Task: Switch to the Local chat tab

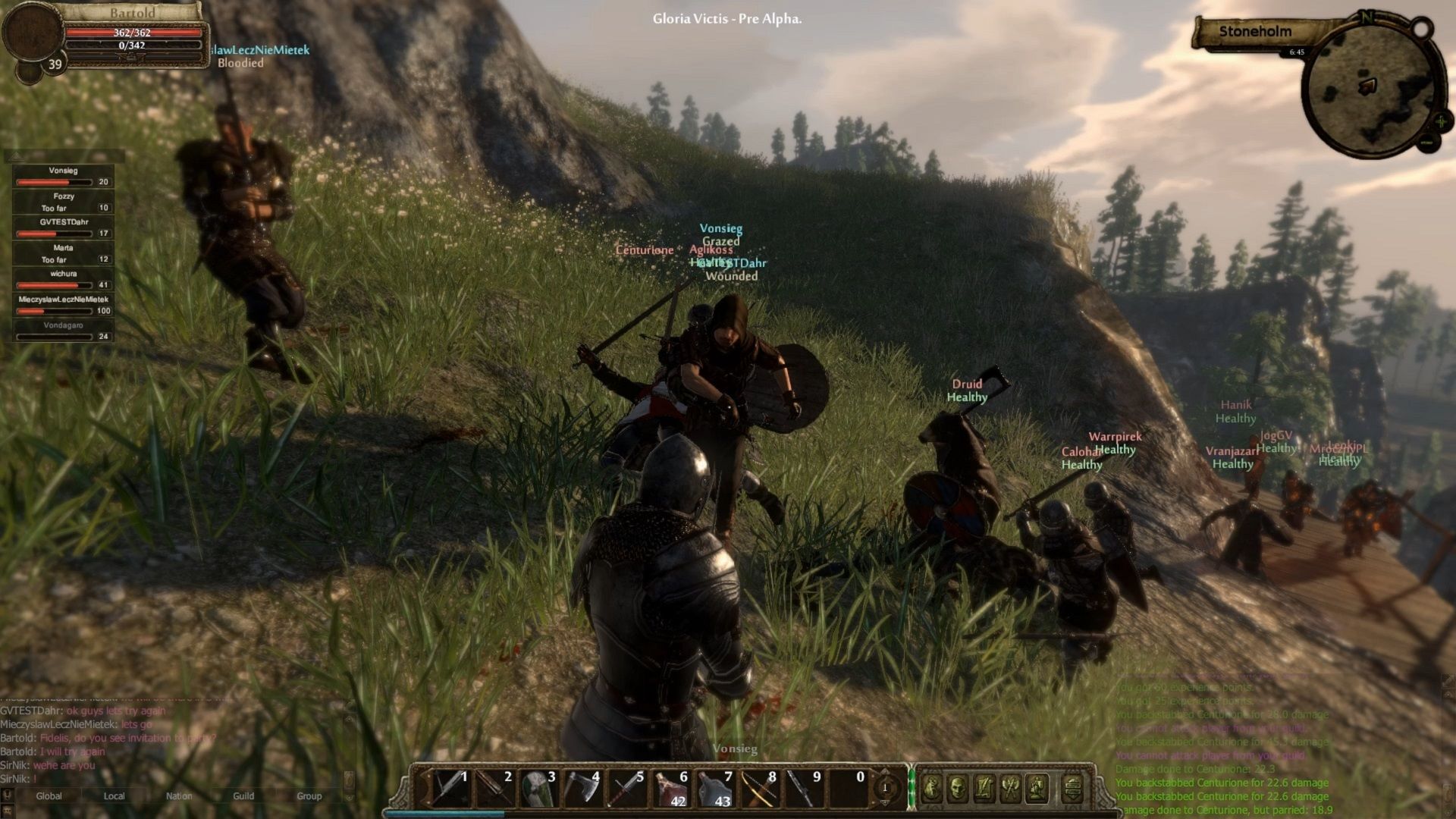Action: [x=114, y=796]
